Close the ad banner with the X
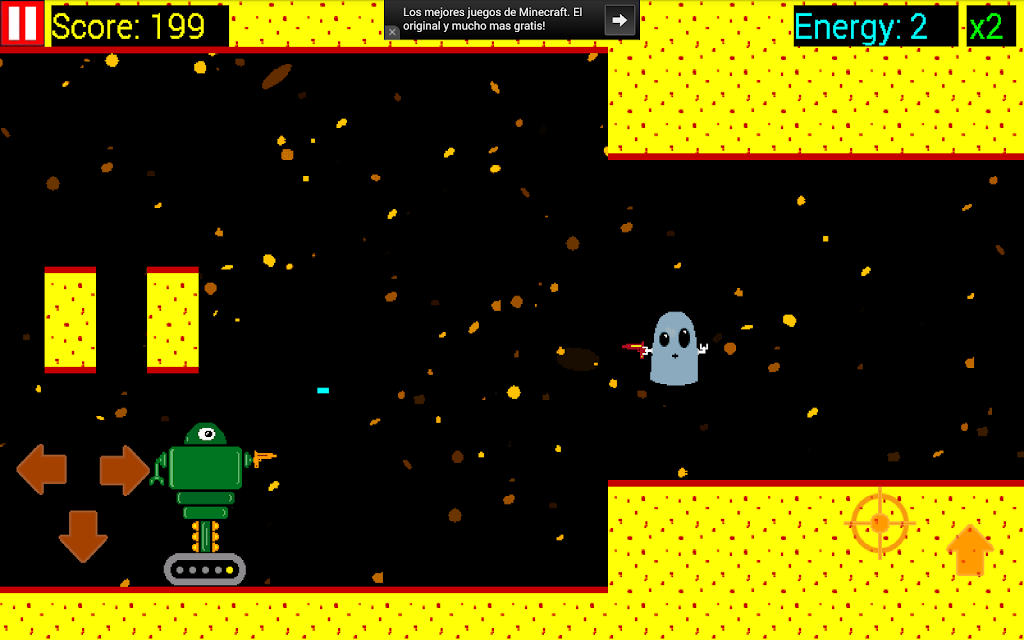 coord(392,32)
